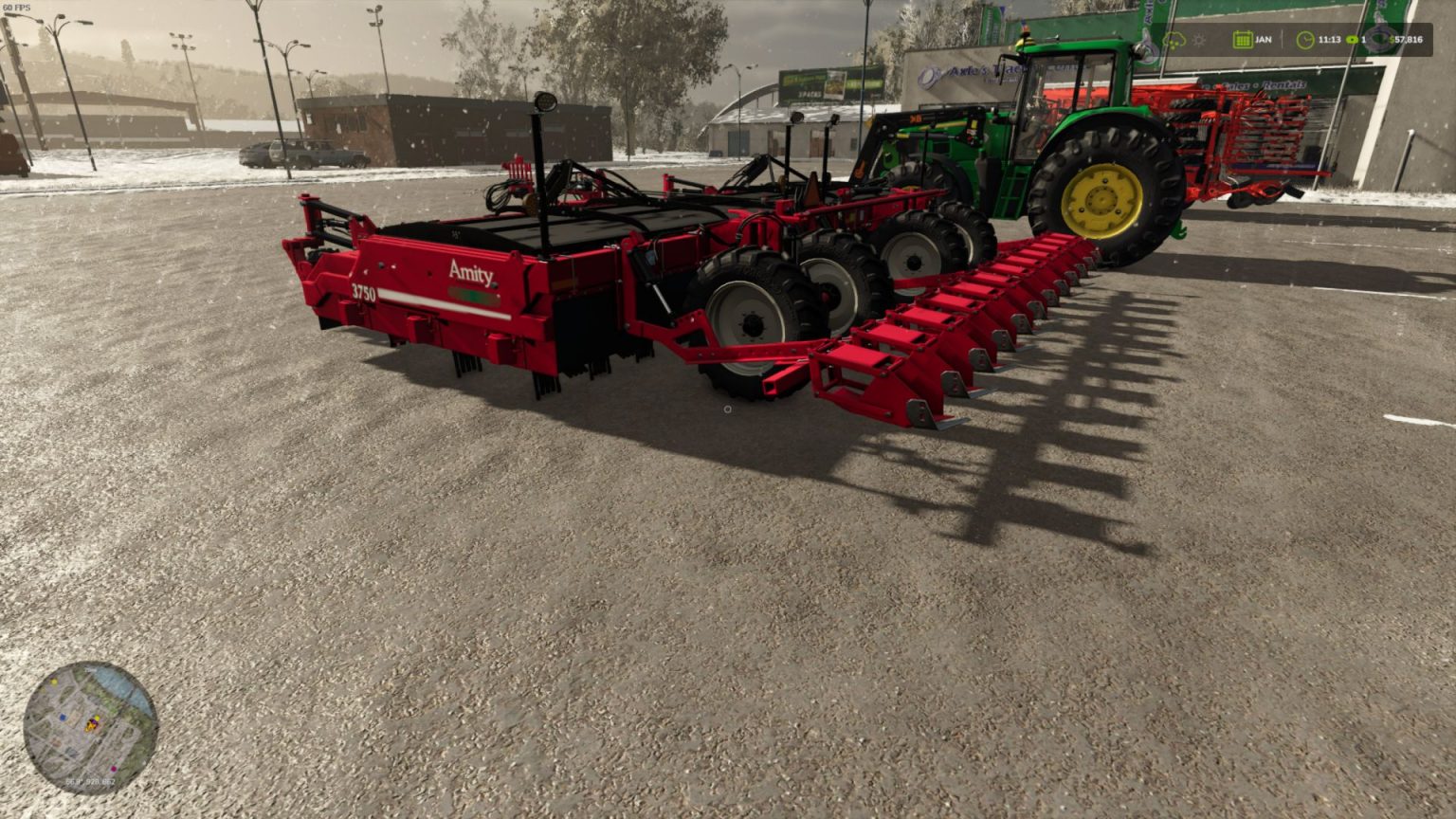Click the magenta point marker on the minimap

tap(113, 769)
